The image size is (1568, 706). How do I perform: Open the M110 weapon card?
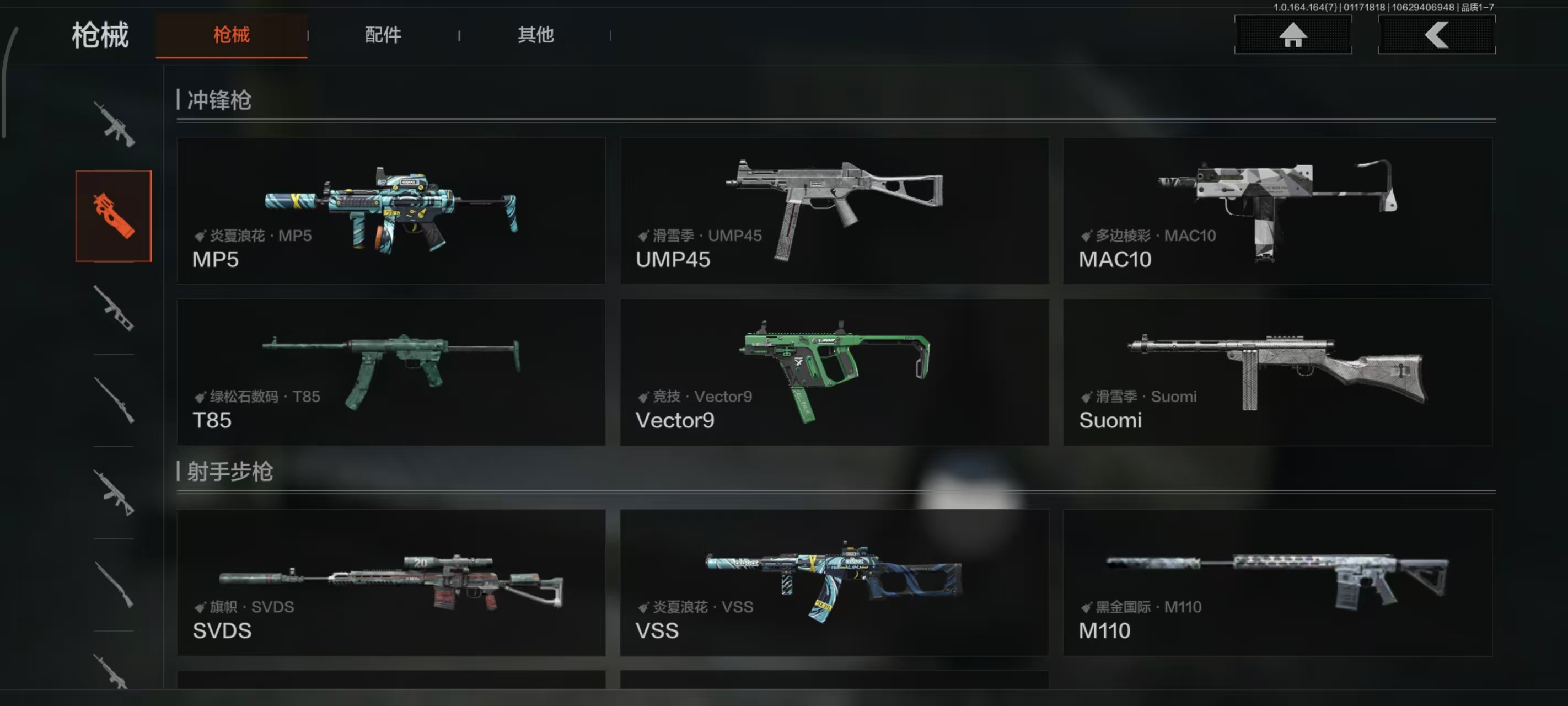tap(1277, 582)
